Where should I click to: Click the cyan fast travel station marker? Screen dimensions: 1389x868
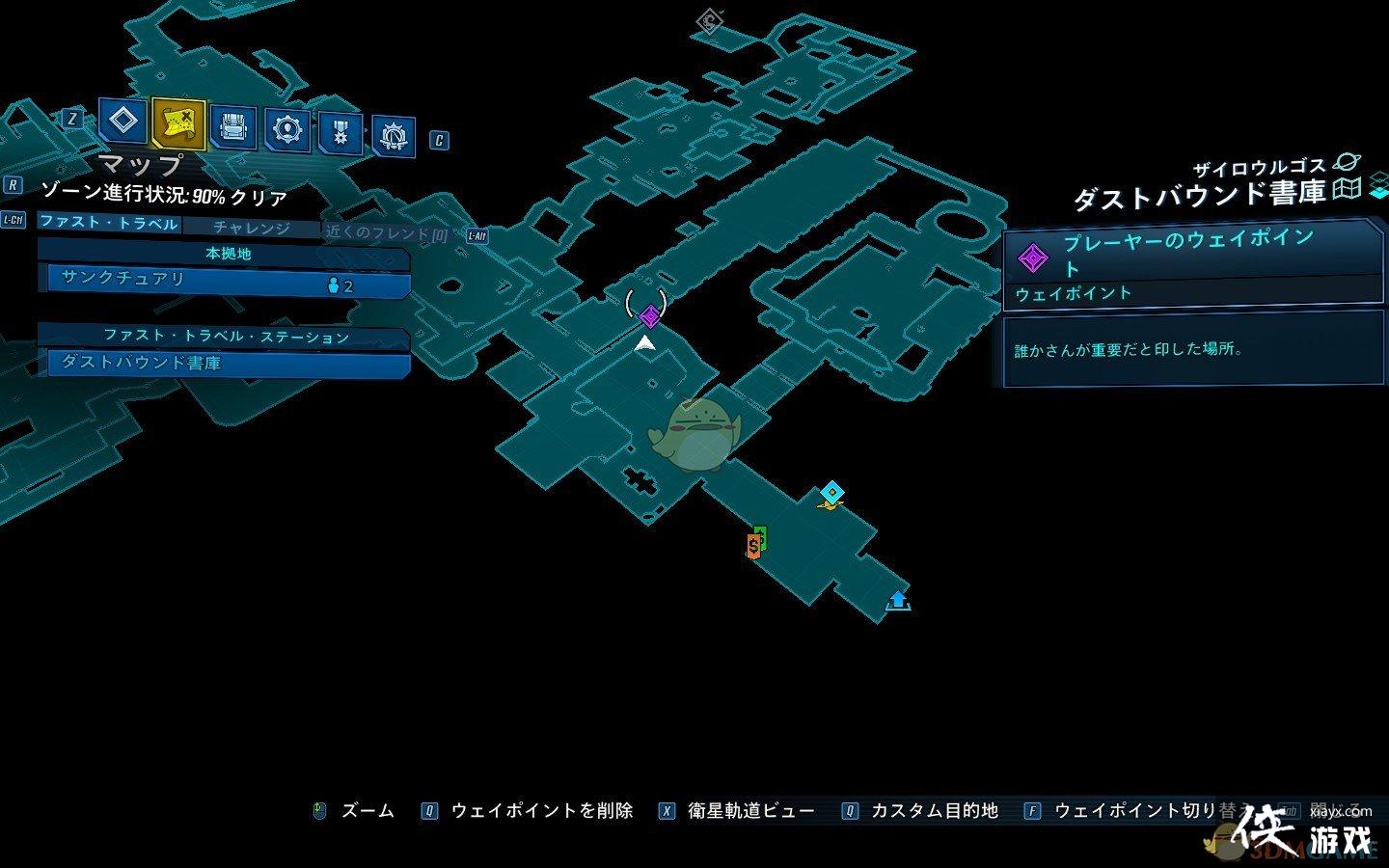(831, 495)
